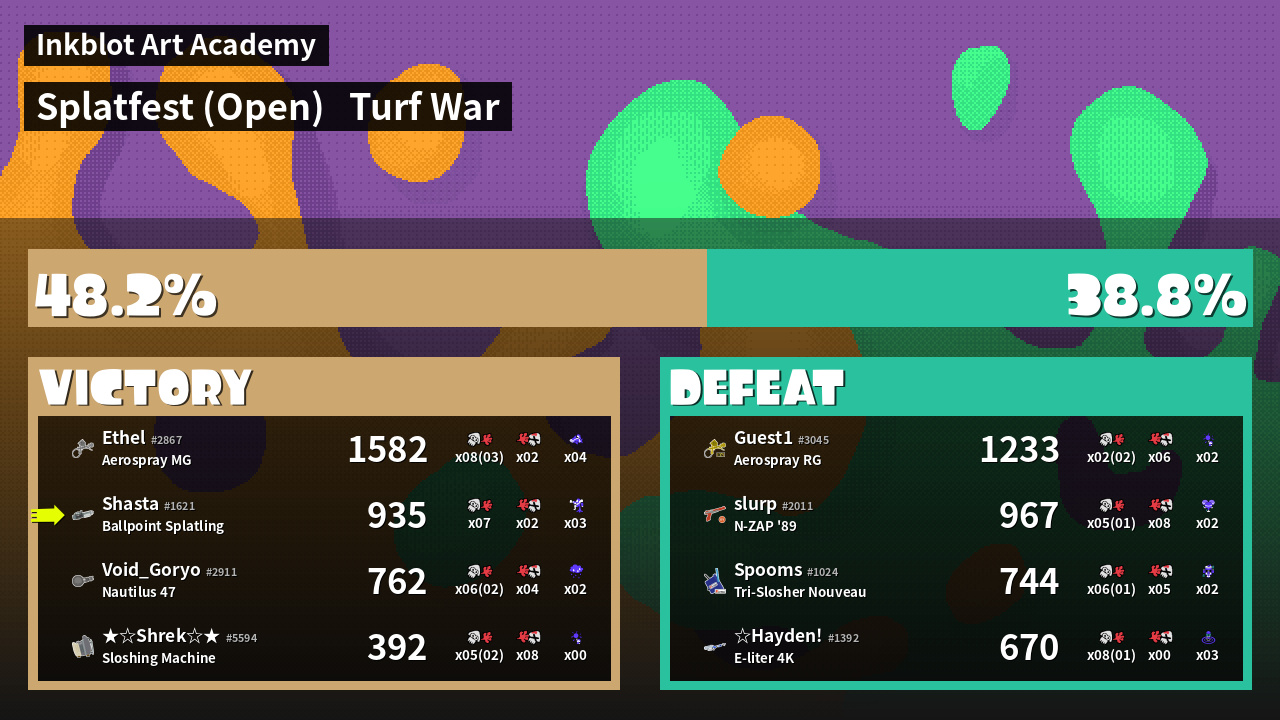The height and width of the screenshot is (720, 1280).
Task: Choose Spooms' Tri-Slosher Nouveau entry
Action: pyautogui.click(x=956, y=581)
